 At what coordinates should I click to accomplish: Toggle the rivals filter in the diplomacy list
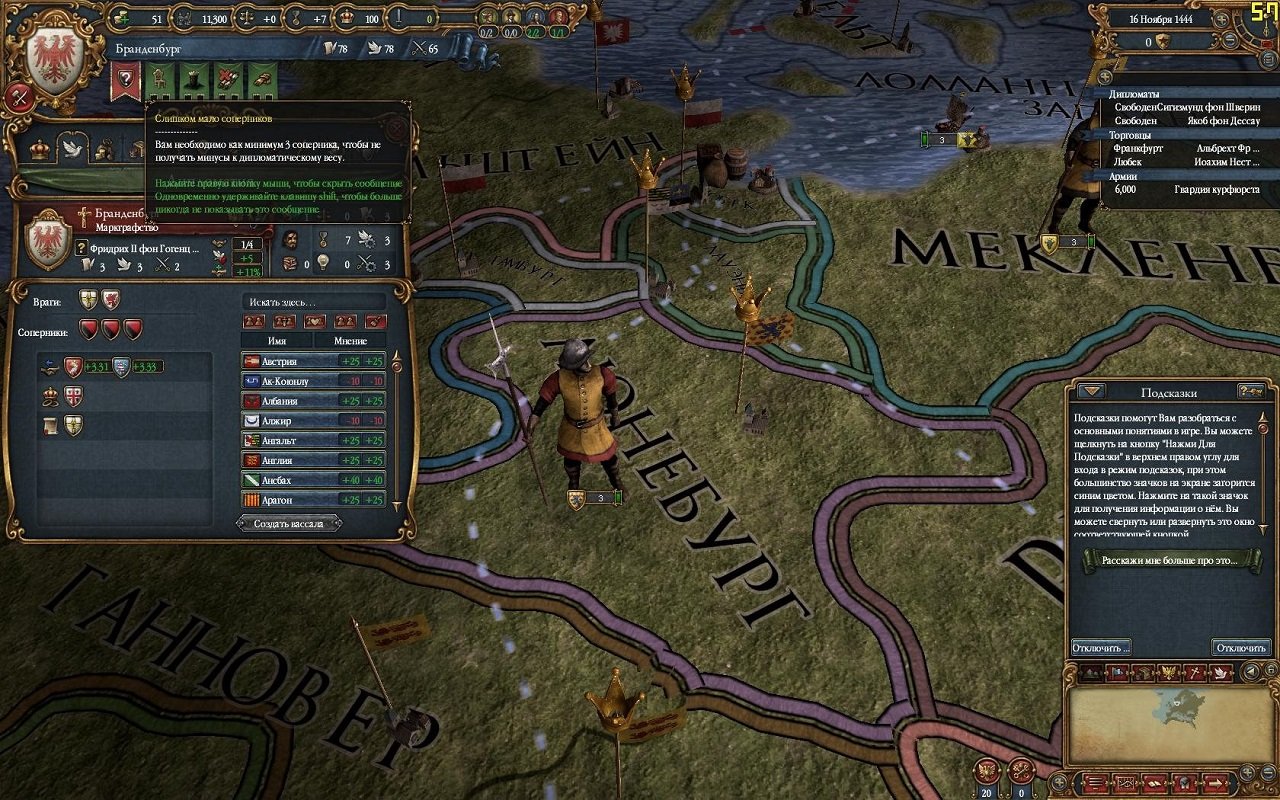coord(285,320)
